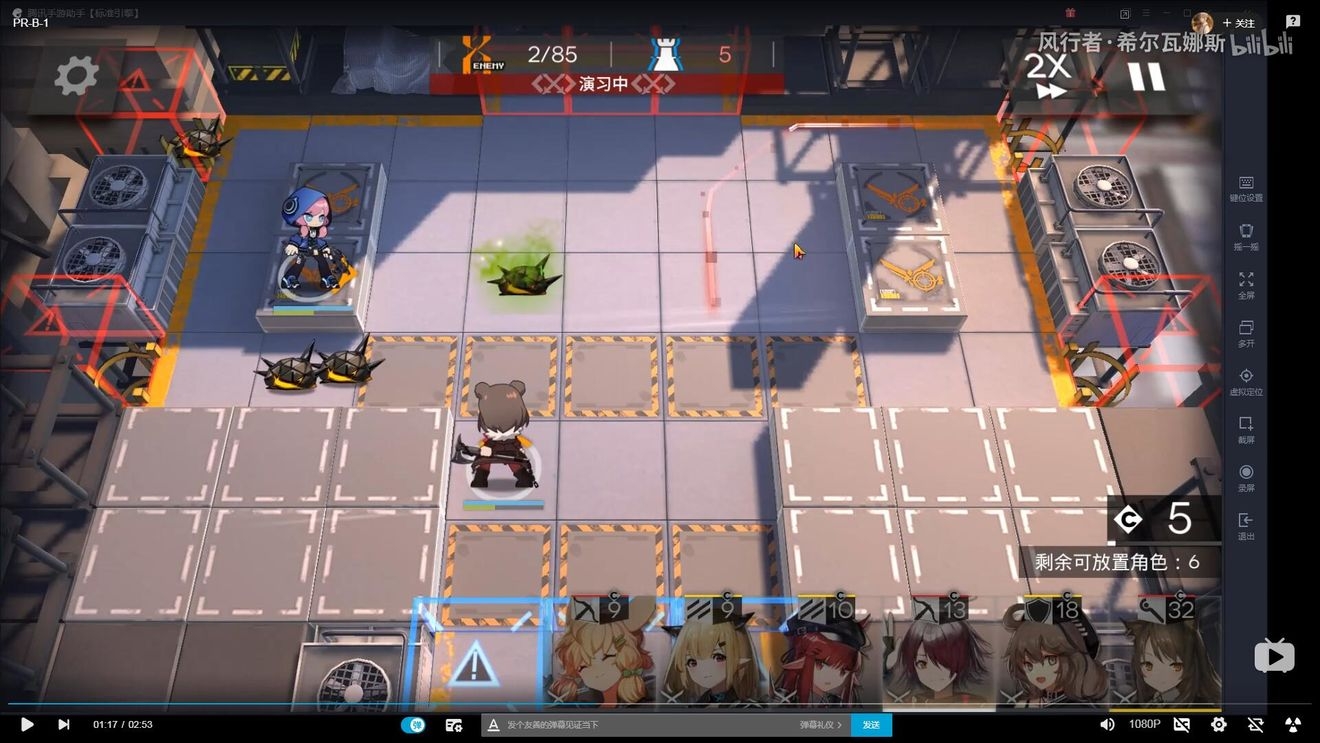Start emulator screen recording (录屏)
Viewport: 1320px width, 743px height.
pyautogui.click(x=1246, y=477)
